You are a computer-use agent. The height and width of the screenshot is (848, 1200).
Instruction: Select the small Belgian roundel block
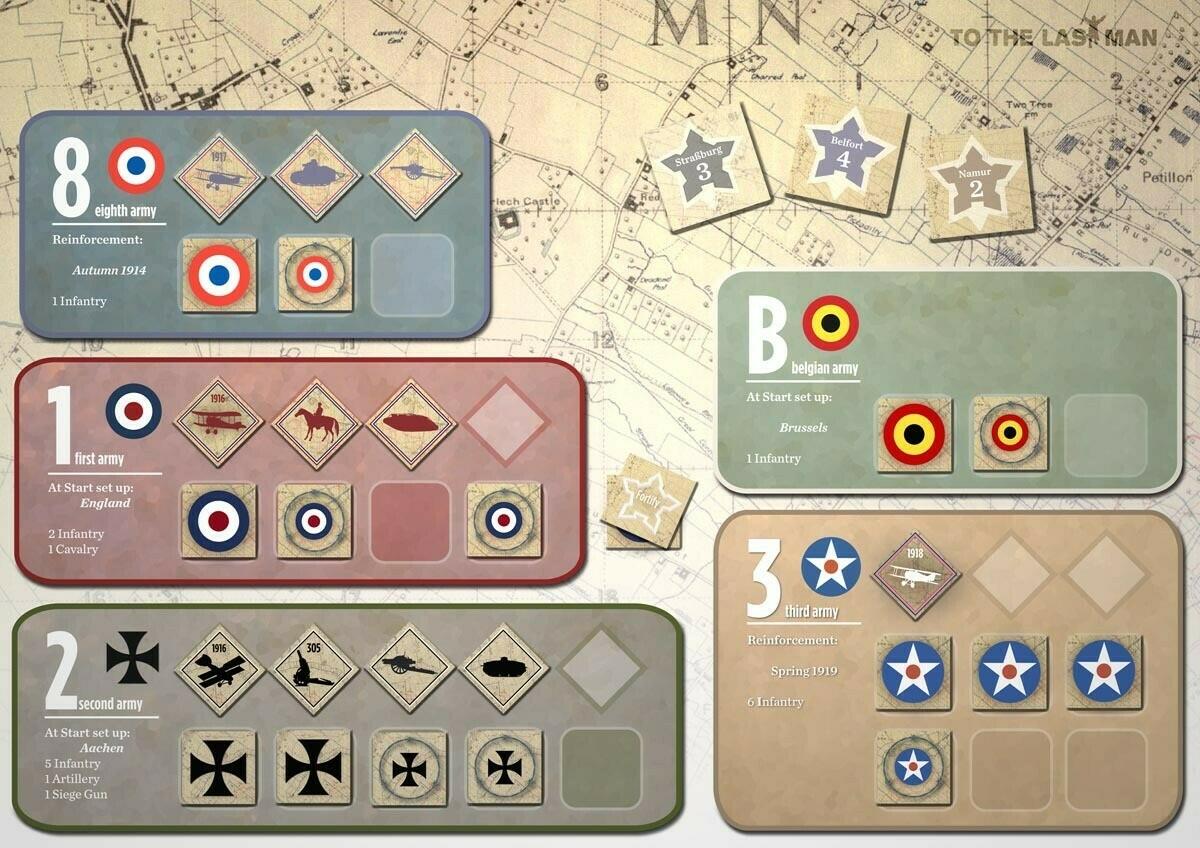pyautogui.click(x=1009, y=434)
